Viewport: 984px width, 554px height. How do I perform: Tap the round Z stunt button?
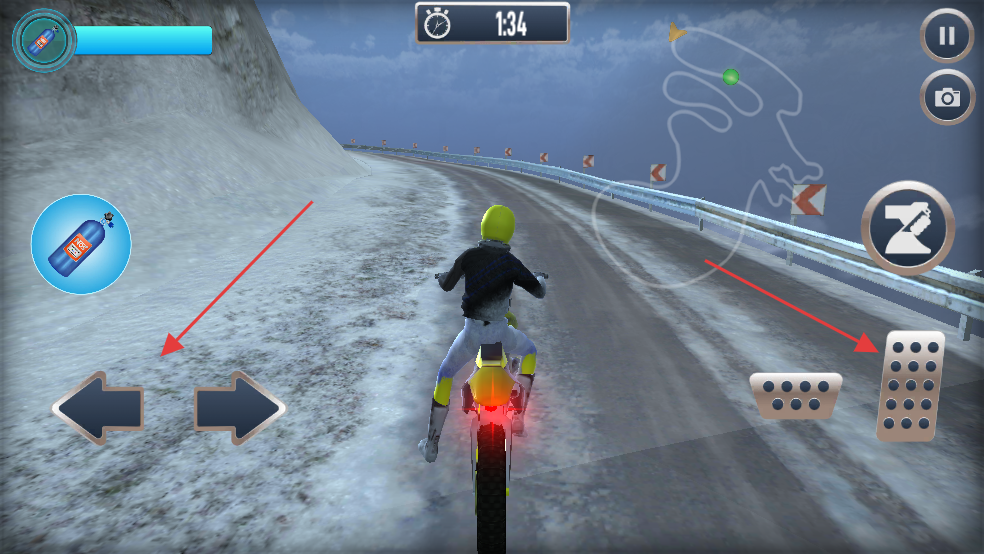(908, 228)
